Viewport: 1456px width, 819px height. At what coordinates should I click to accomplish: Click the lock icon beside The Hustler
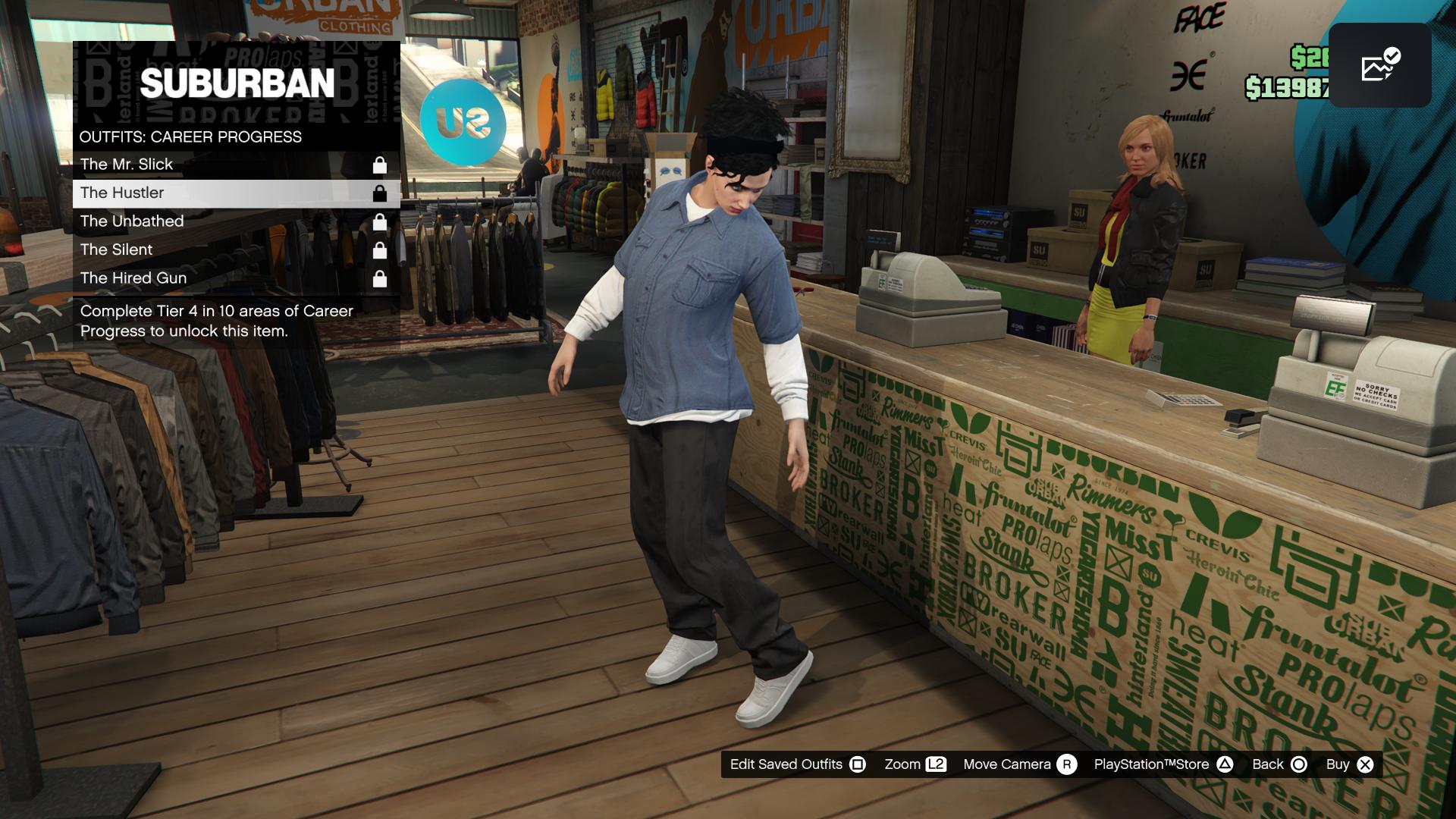click(381, 193)
